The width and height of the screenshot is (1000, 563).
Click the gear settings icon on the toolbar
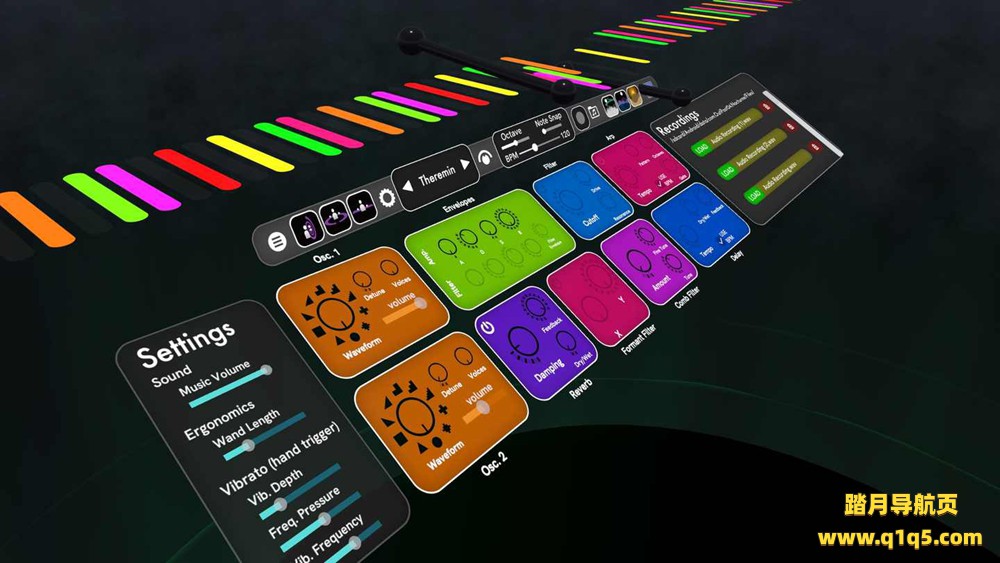coord(386,198)
